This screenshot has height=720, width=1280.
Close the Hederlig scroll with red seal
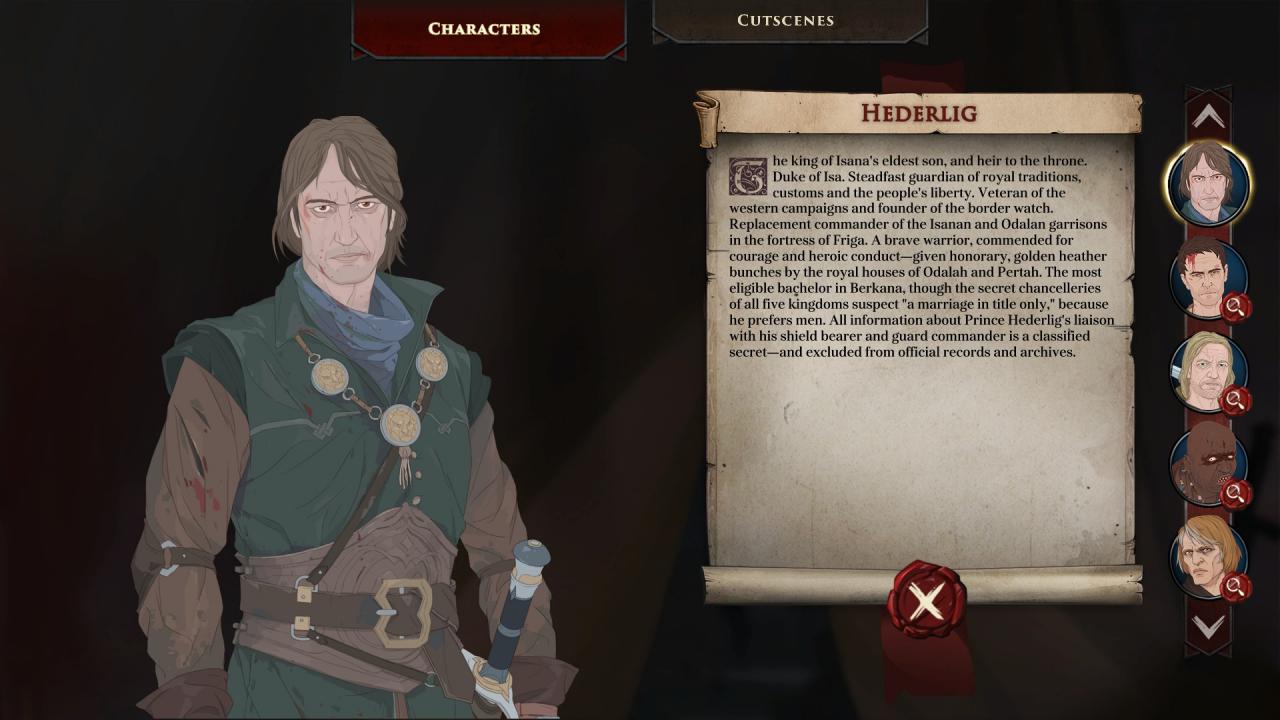(x=926, y=600)
